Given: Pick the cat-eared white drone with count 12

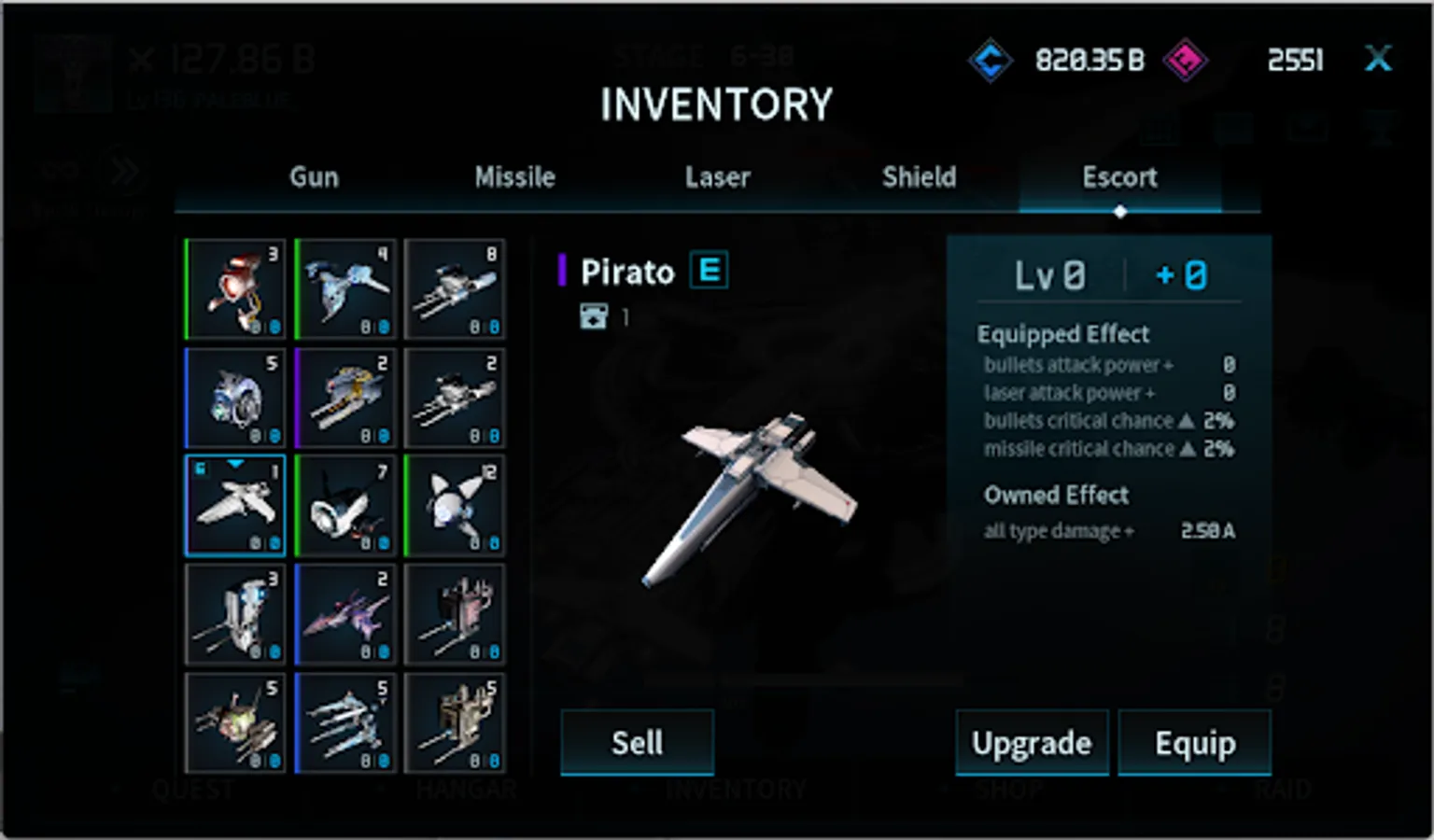Looking at the screenshot, I should pyautogui.click(x=456, y=505).
